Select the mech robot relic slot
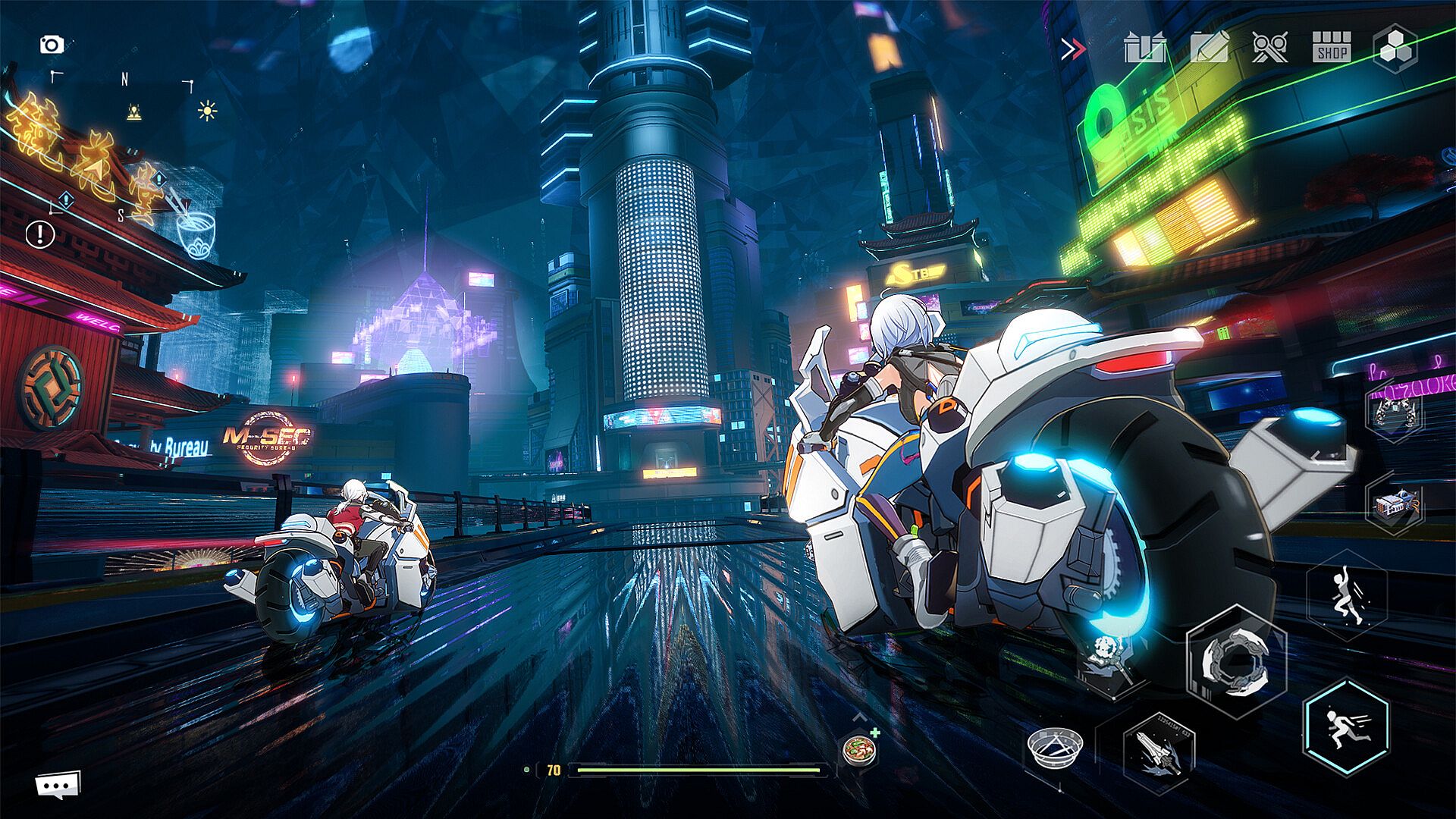Image resolution: width=1456 pixels, height=819 pixels. (1394, 414)
